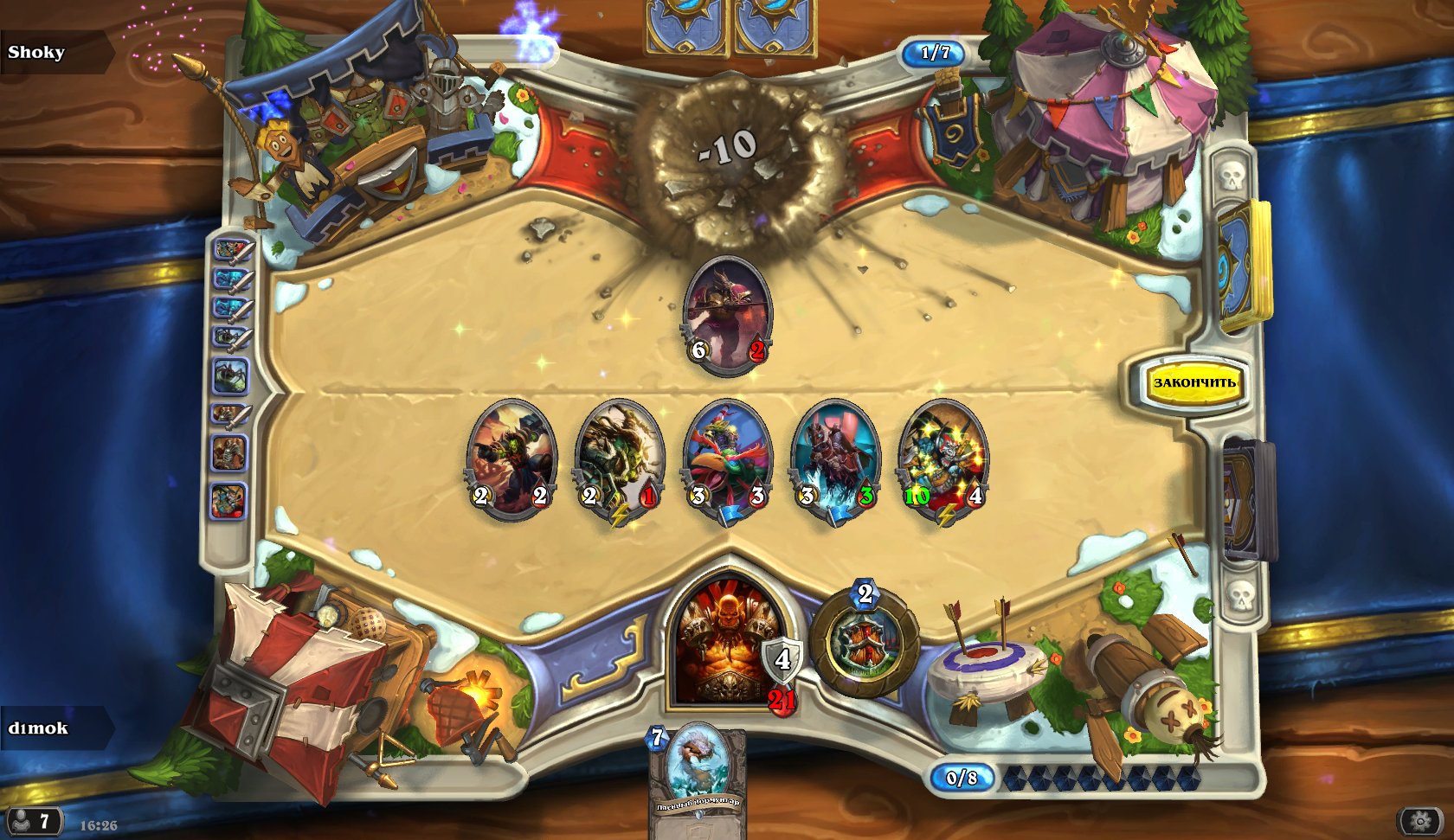The image size is (1454, 840).
Task: Open the settings gear menu
Action: click(1419, 820)
